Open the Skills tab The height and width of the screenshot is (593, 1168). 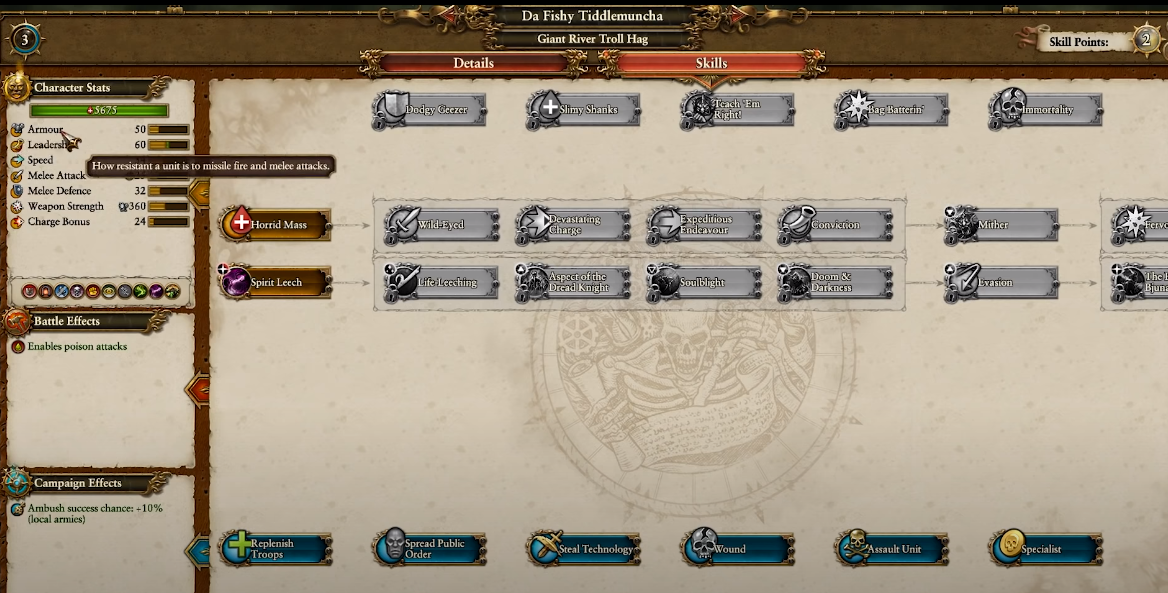711,63
